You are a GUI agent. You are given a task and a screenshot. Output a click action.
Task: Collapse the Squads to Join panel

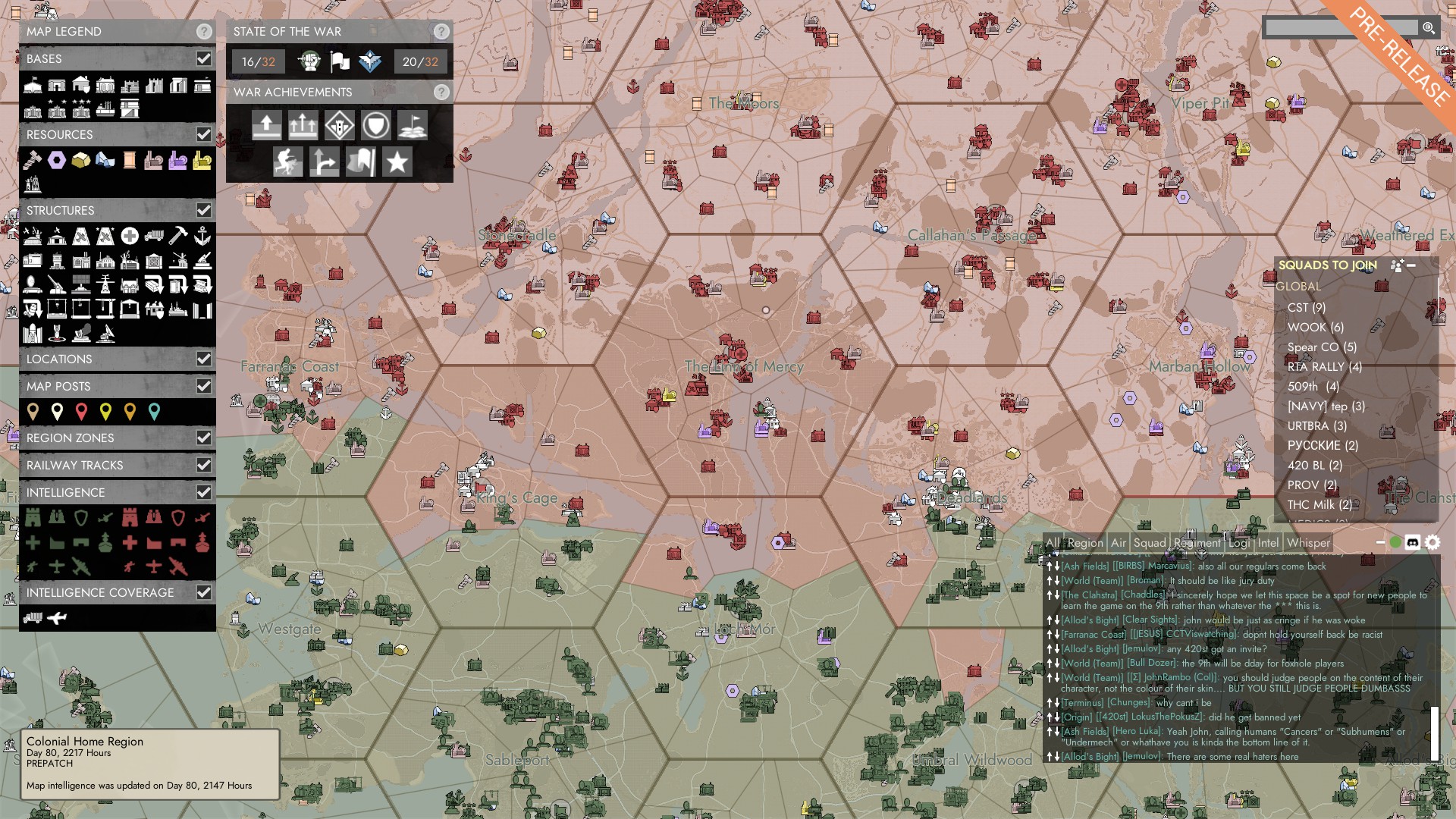tap(1411, 266)
